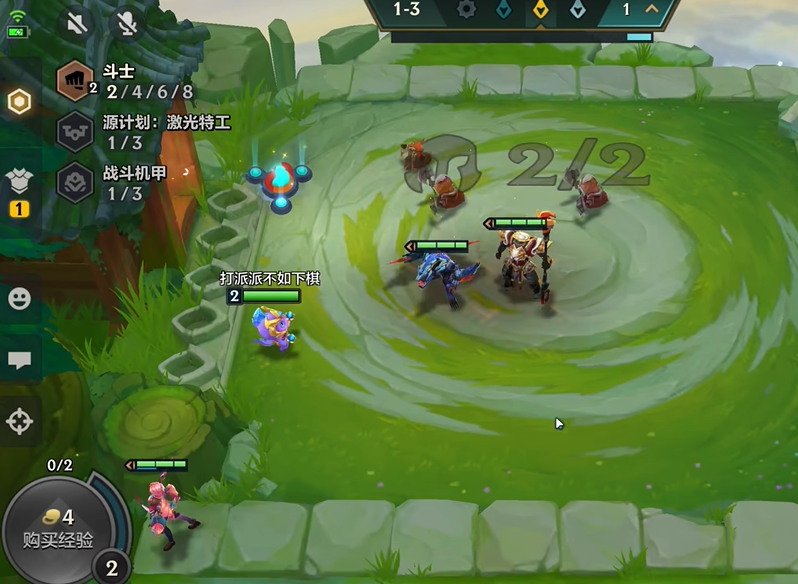Select the hexagon traits tab
Screen dimensions: 798x584
coord(20,102)
